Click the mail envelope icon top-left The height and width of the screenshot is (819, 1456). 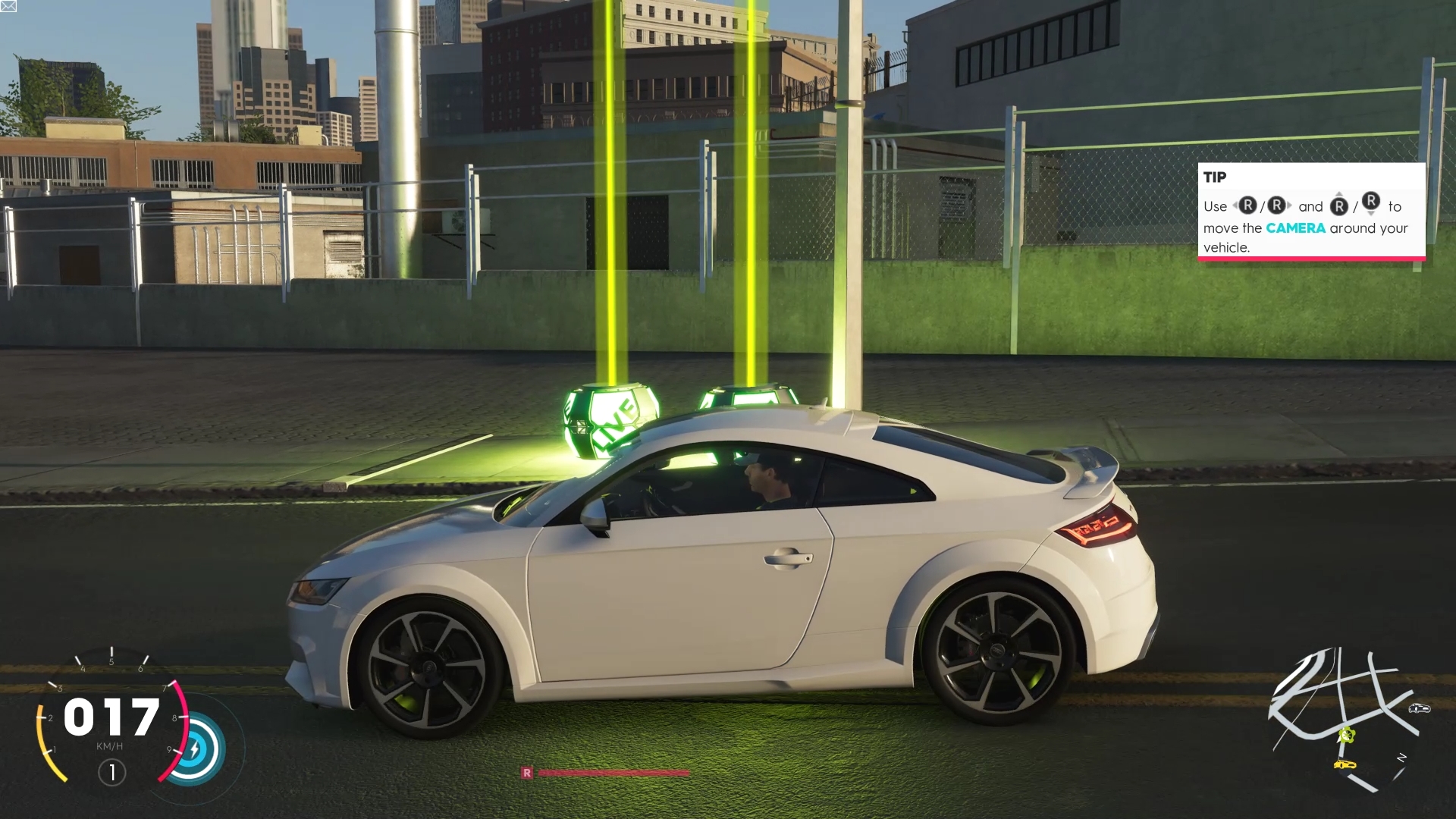pos(8,6)
